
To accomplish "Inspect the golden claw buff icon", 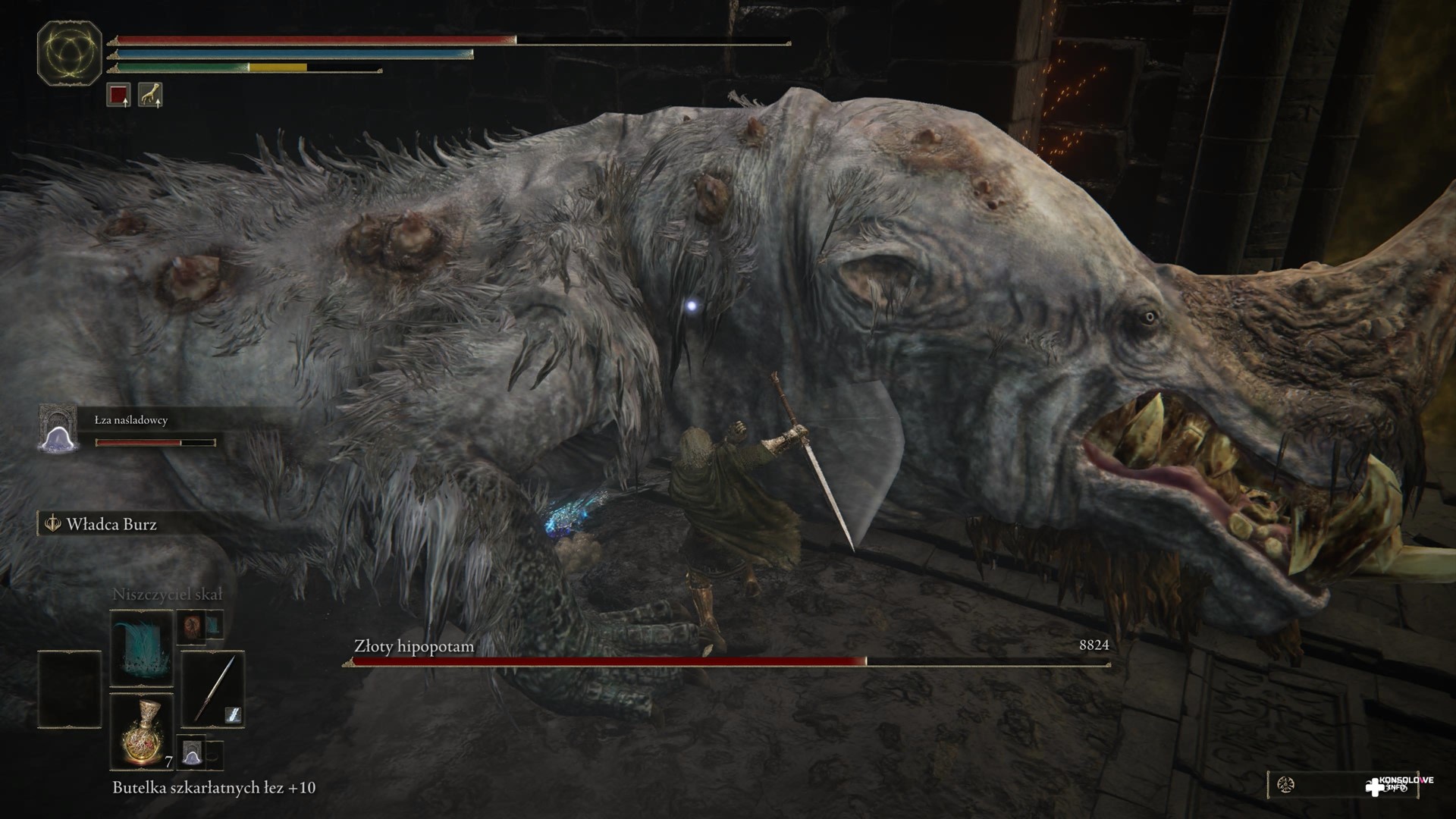I will [x=150, y=95].
